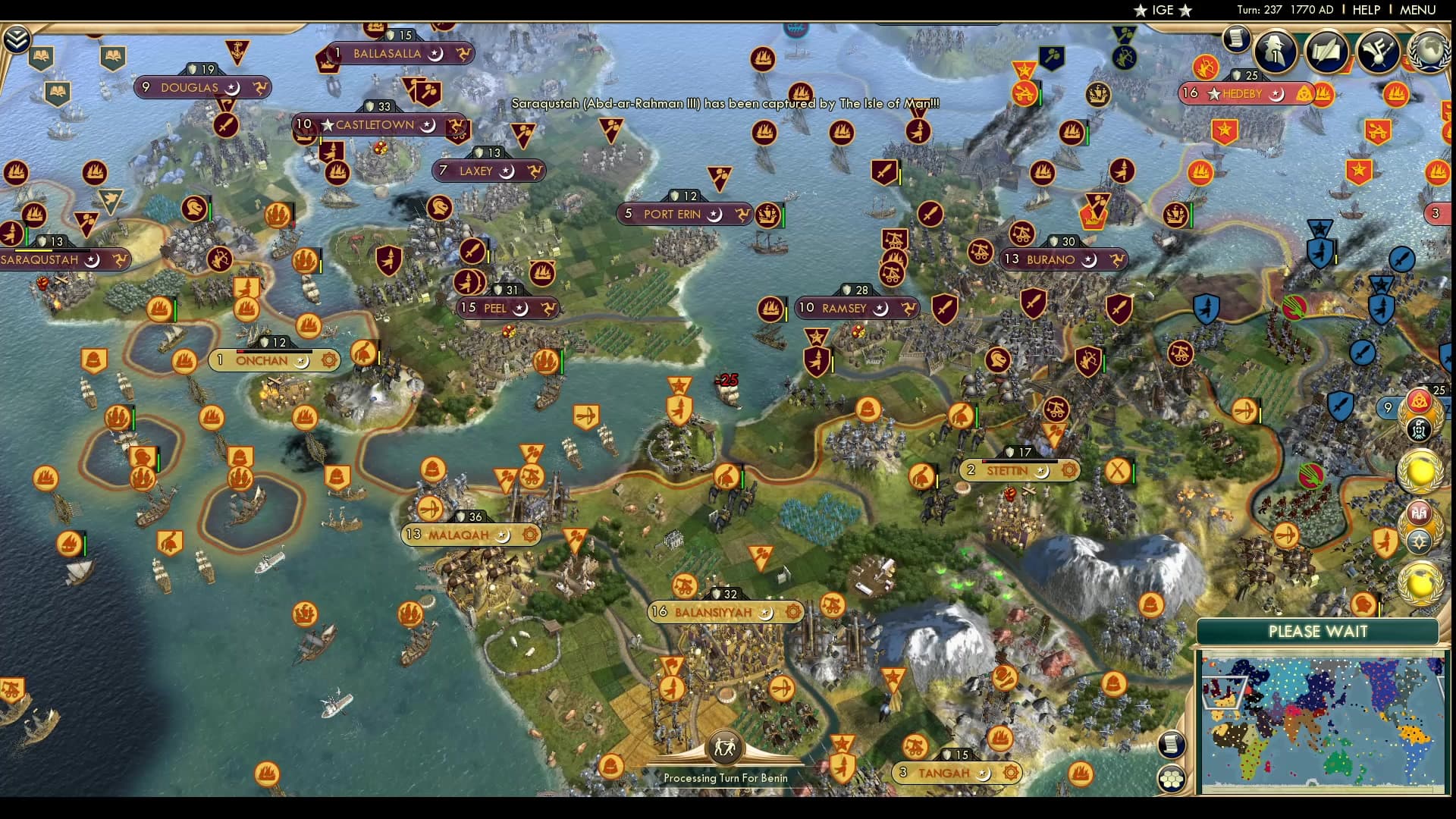Open the world globe laurel icon

click(1430, 51)
